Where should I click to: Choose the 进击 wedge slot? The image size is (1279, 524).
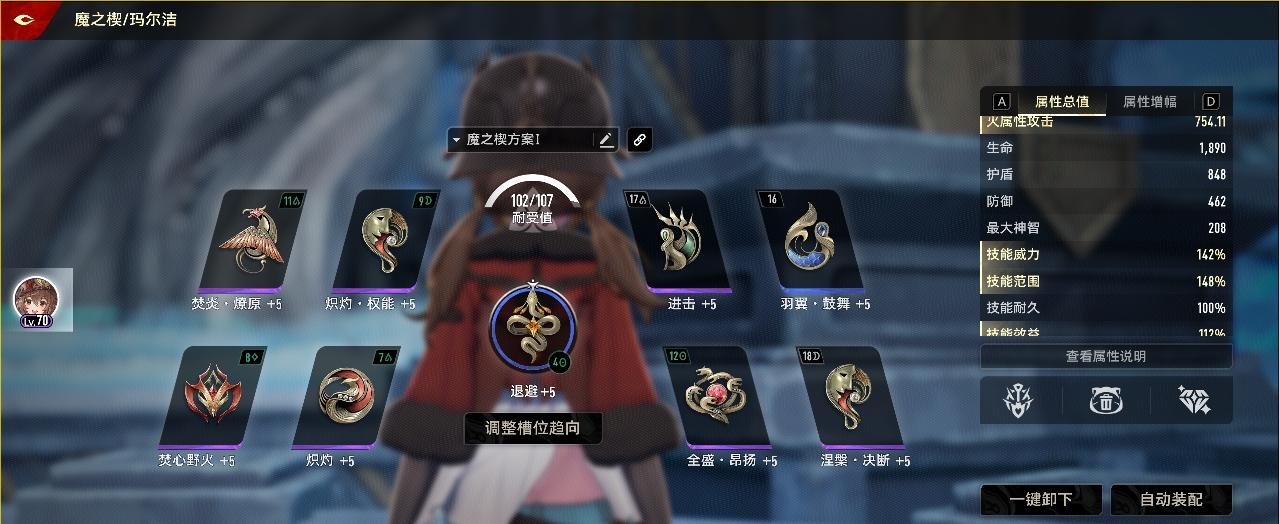(677, 240)
